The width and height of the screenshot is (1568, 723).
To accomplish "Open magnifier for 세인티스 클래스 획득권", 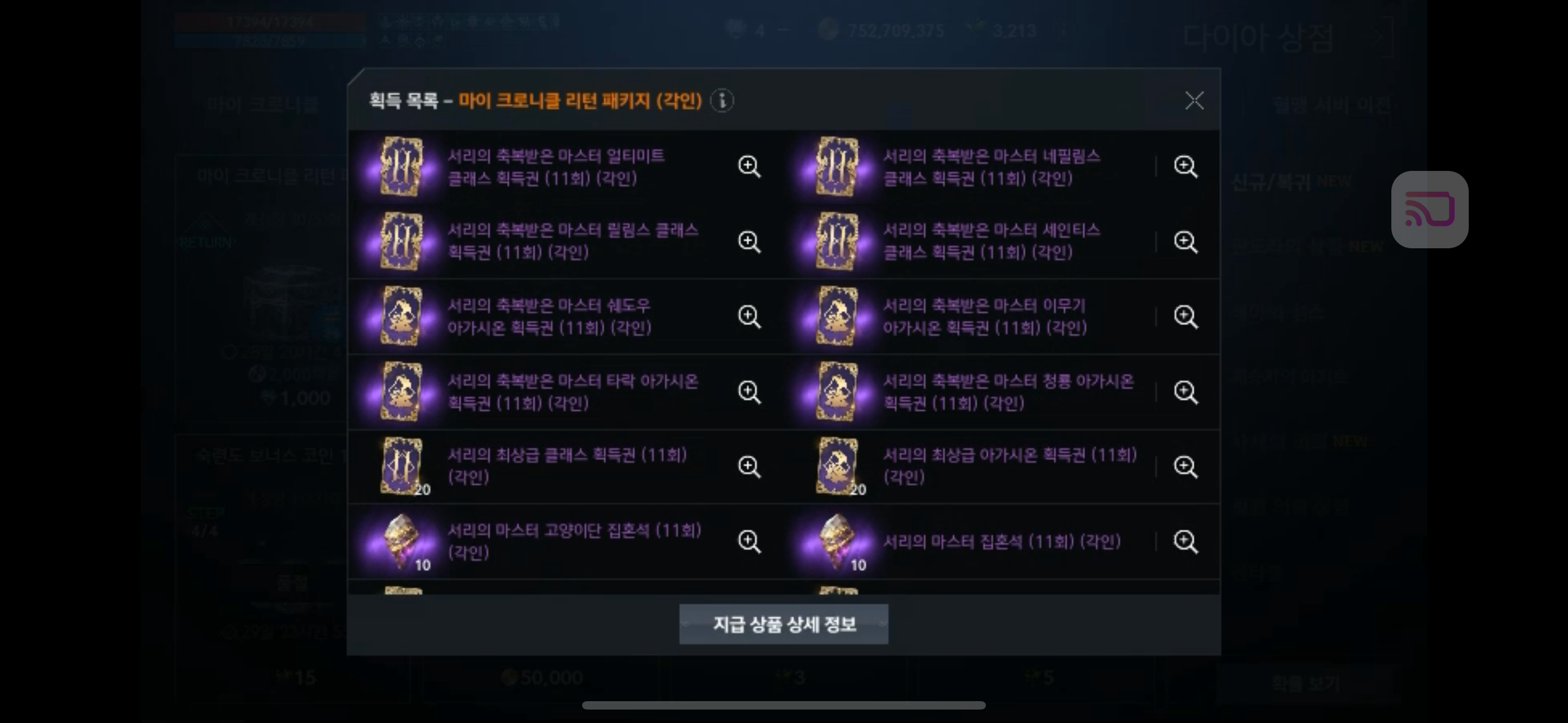I will pos(1186,240).
